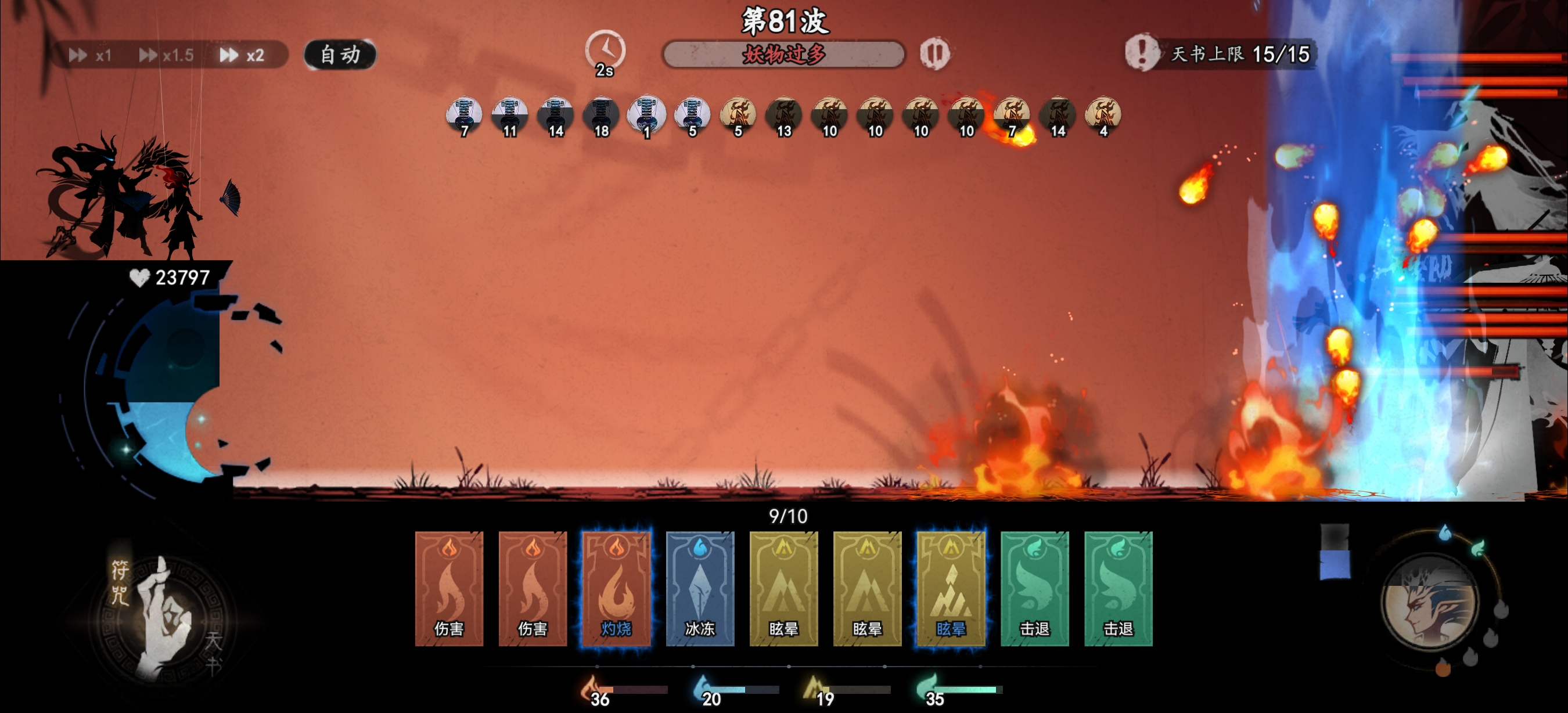This screenshot has width=1568, height=713.
Task: Select the highlighted 眩晕 stun card
Action: click(950, 587)
